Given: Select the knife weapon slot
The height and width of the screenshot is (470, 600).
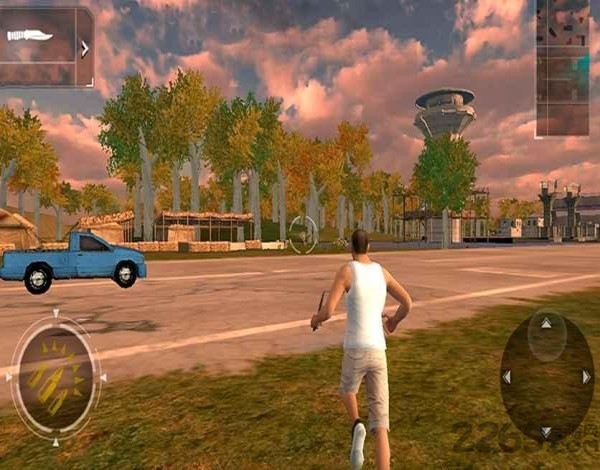Looking at the screenshot, I should [x=32, y=37].
